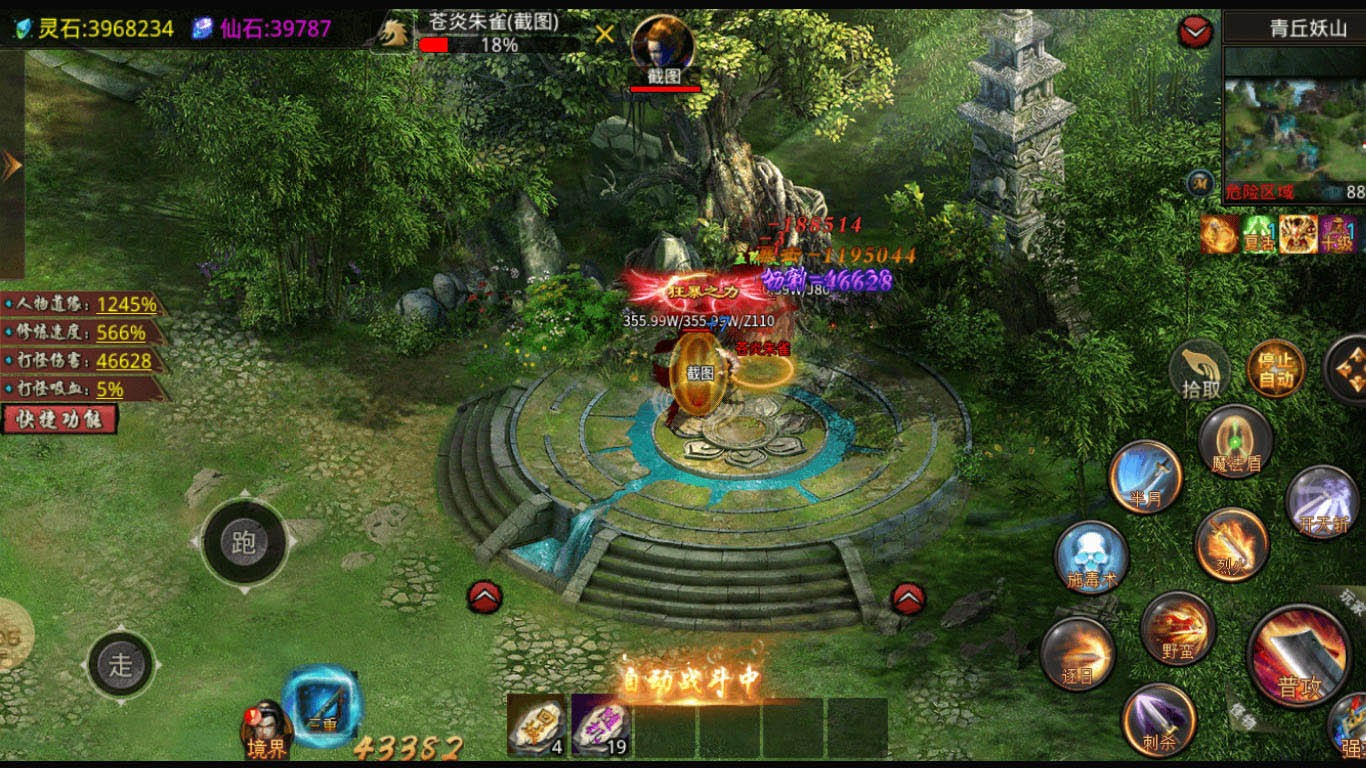
Task: Hit the 普攻 basic attack button
Action: pos(1299,656)
